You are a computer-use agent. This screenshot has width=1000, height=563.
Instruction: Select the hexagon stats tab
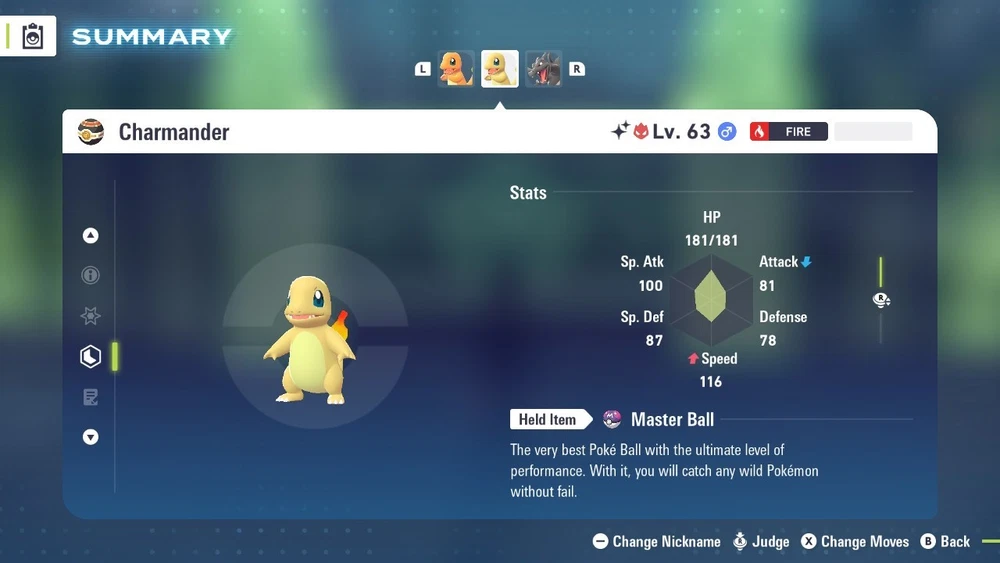coord(91,357)
